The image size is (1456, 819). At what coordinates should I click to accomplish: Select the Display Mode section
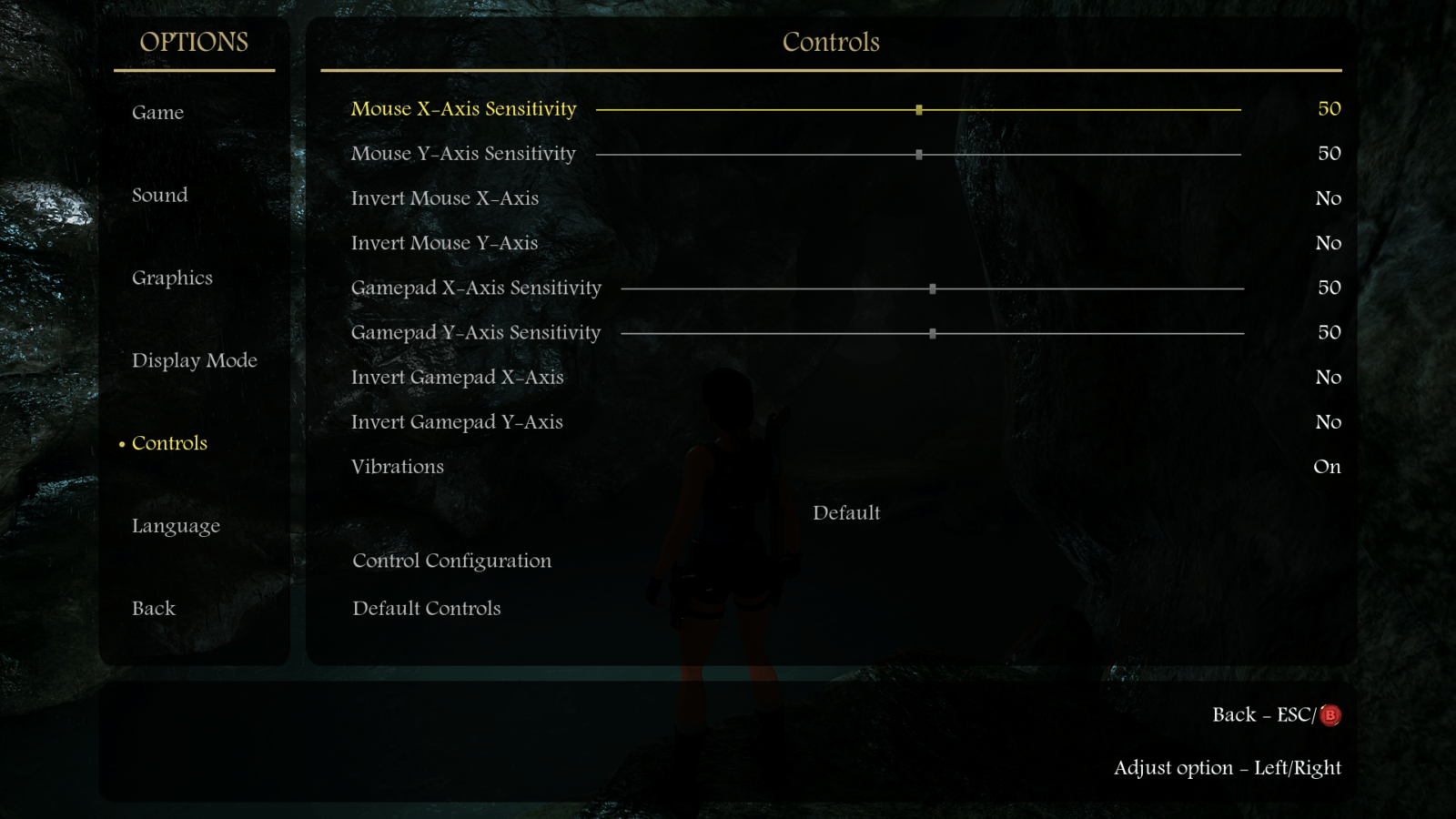point(194,361)
